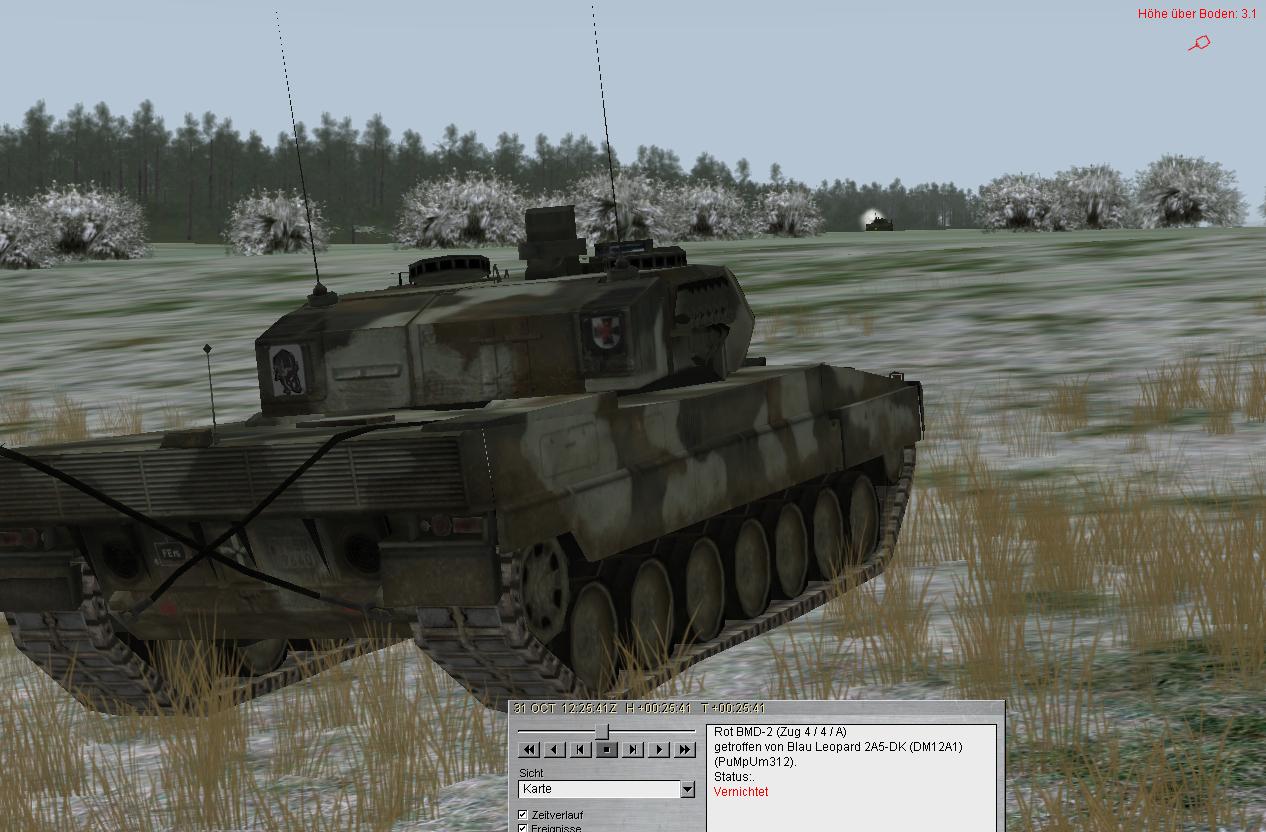Jump to the previous replay event
1266x832 pixels.
tap(581, 750)
